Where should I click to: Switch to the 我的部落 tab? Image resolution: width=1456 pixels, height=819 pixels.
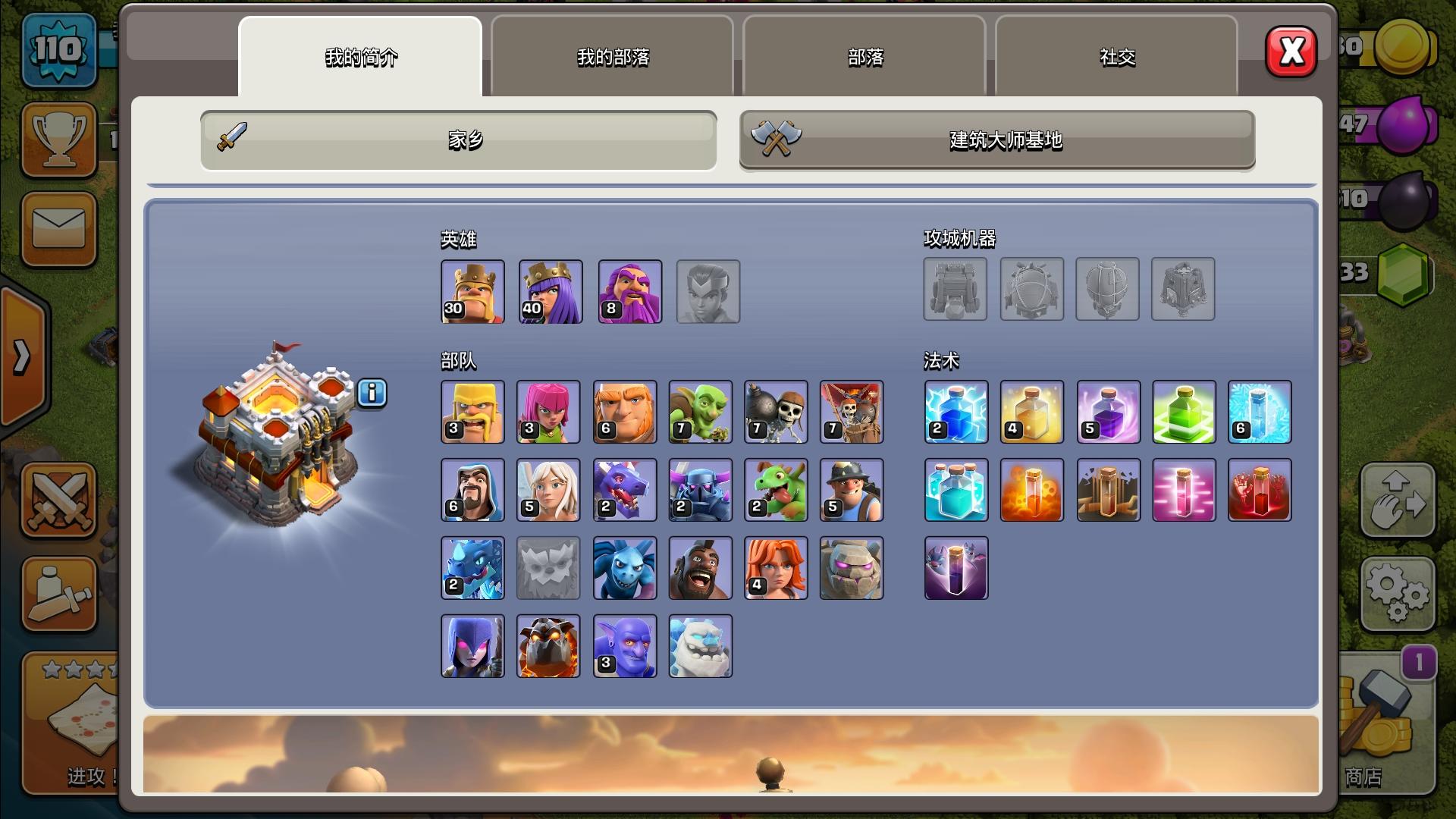click(613, 57)
